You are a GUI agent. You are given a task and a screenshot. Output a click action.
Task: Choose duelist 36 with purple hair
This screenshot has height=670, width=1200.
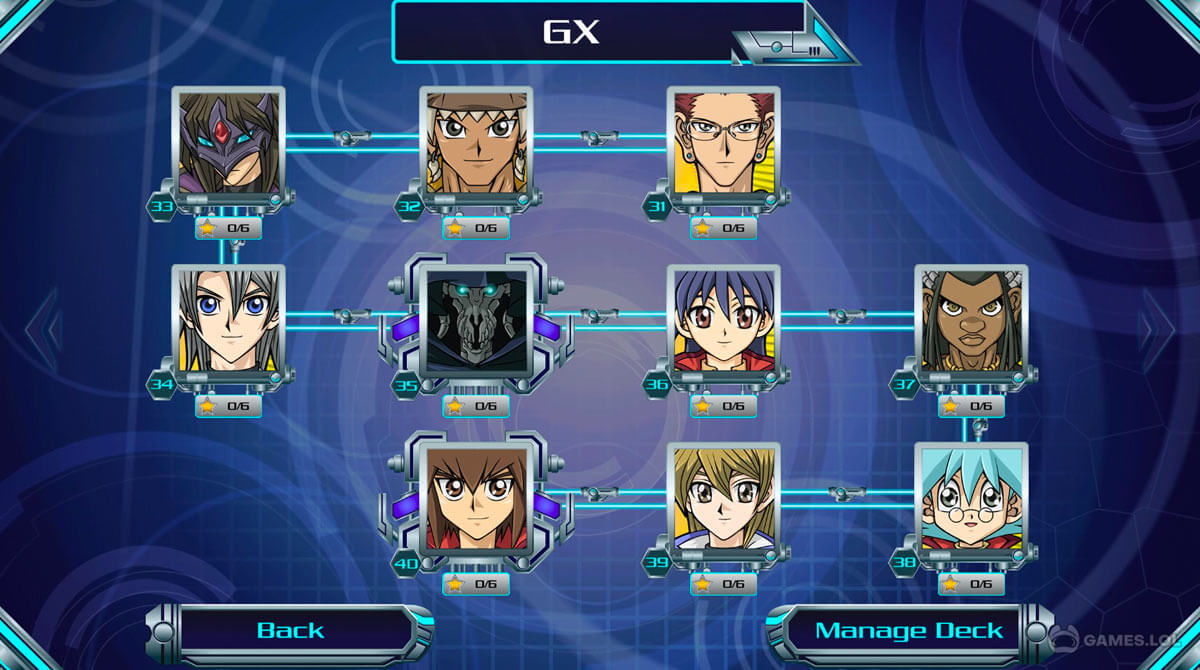click(x=724, y=321)
